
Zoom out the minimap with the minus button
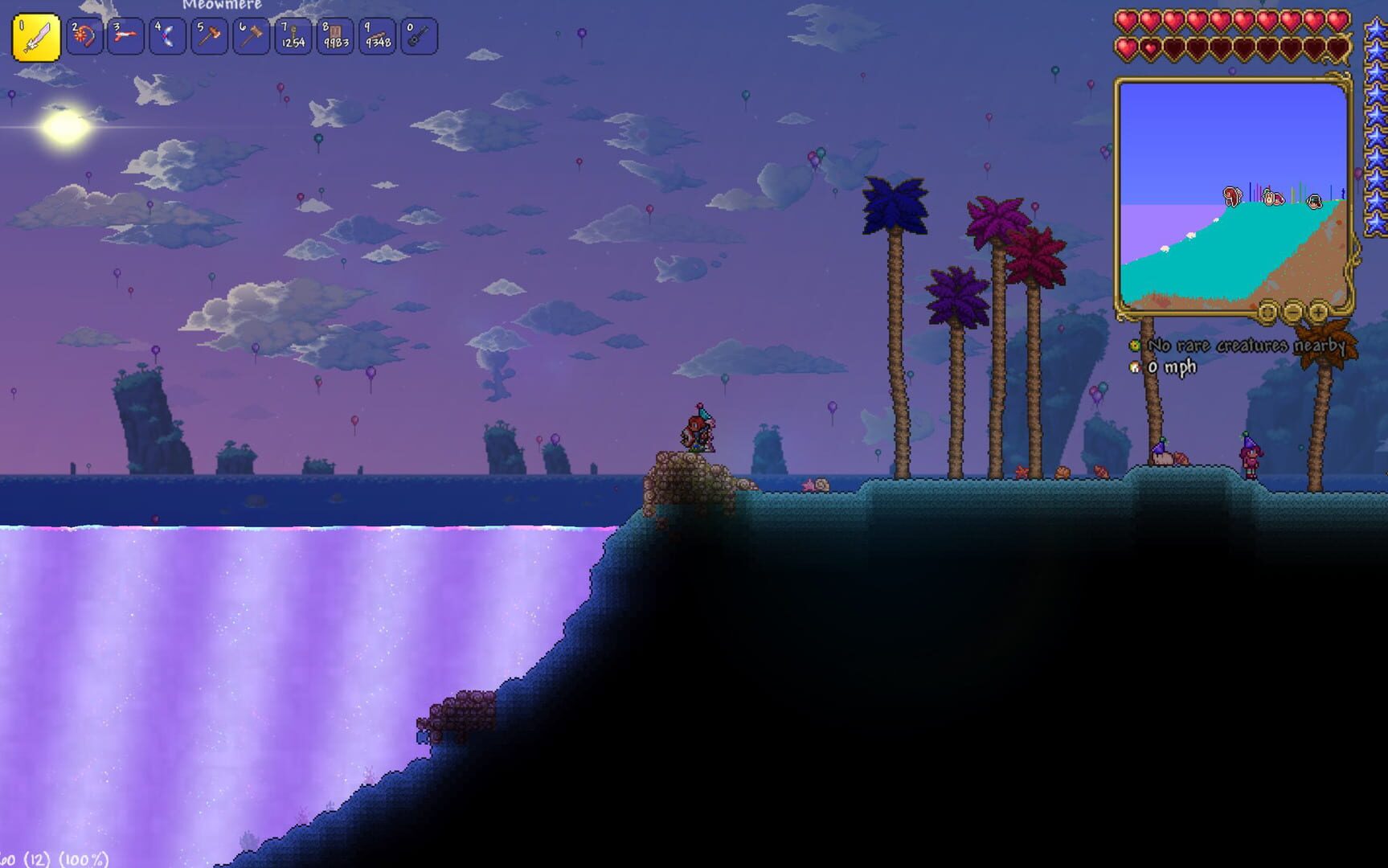point(1292,313)
